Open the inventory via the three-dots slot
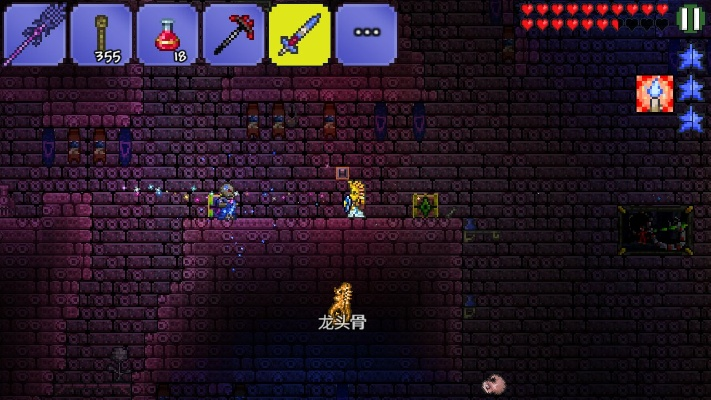 coord(365,33)
